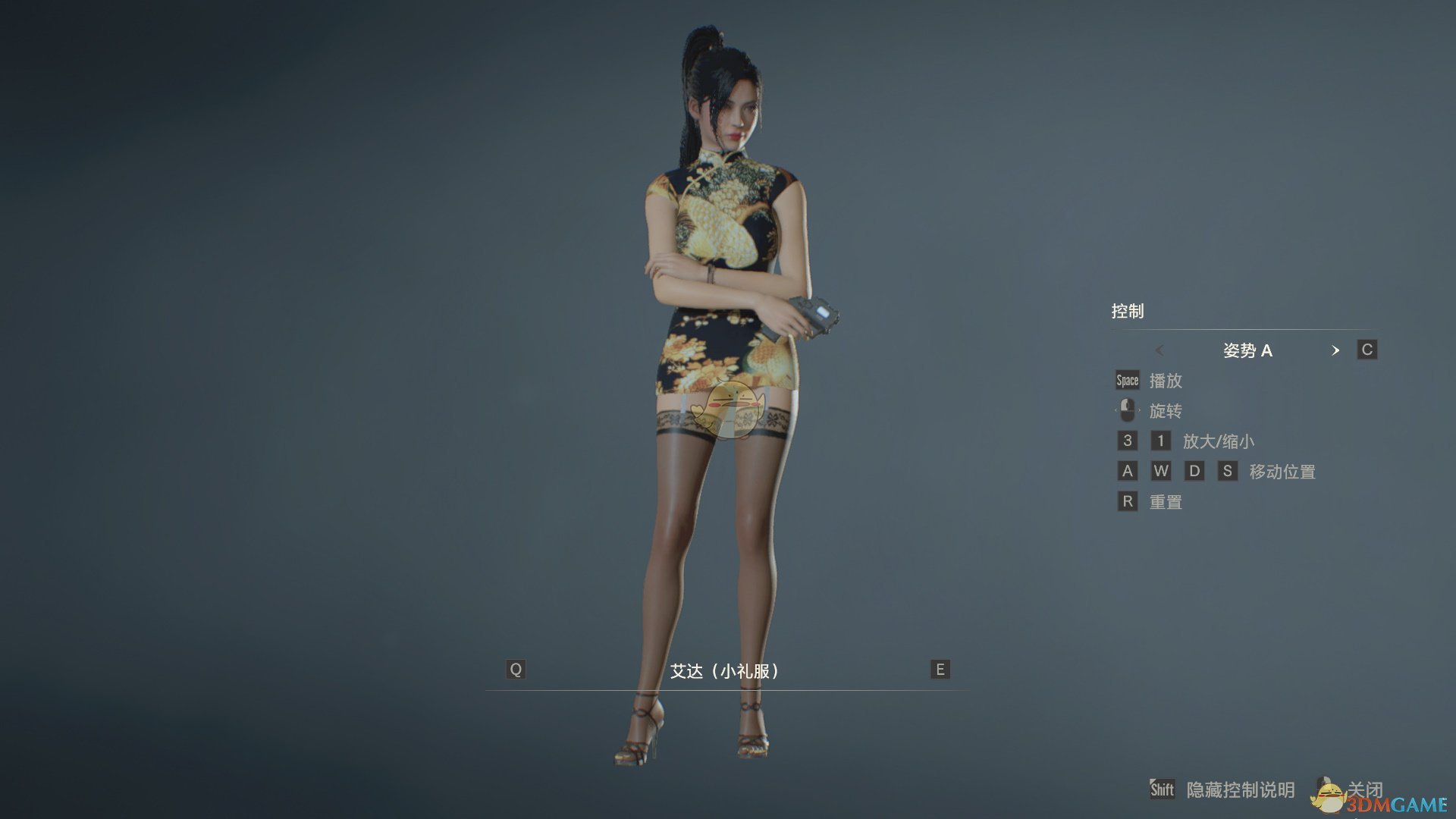Click the 3 key icon for zoom in
1456x819 pixels.
[x=1127, y=441]
